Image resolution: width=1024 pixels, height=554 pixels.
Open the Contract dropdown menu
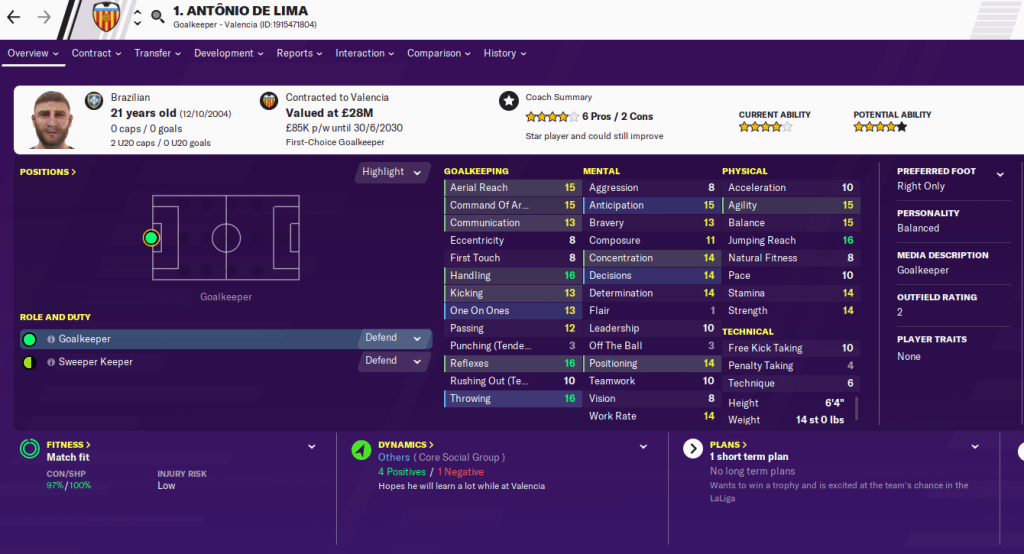coord(96,53)
